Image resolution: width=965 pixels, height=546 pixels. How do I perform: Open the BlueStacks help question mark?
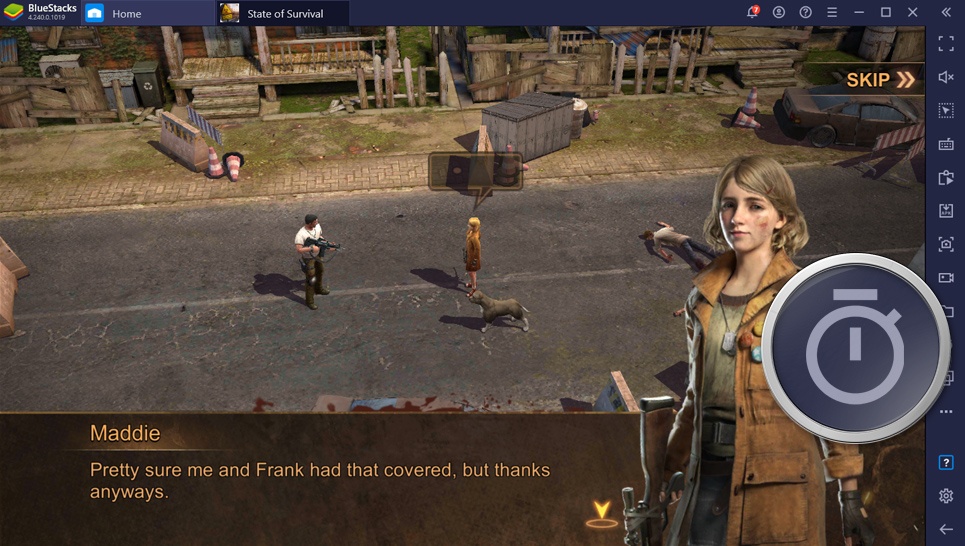point(806,12)
